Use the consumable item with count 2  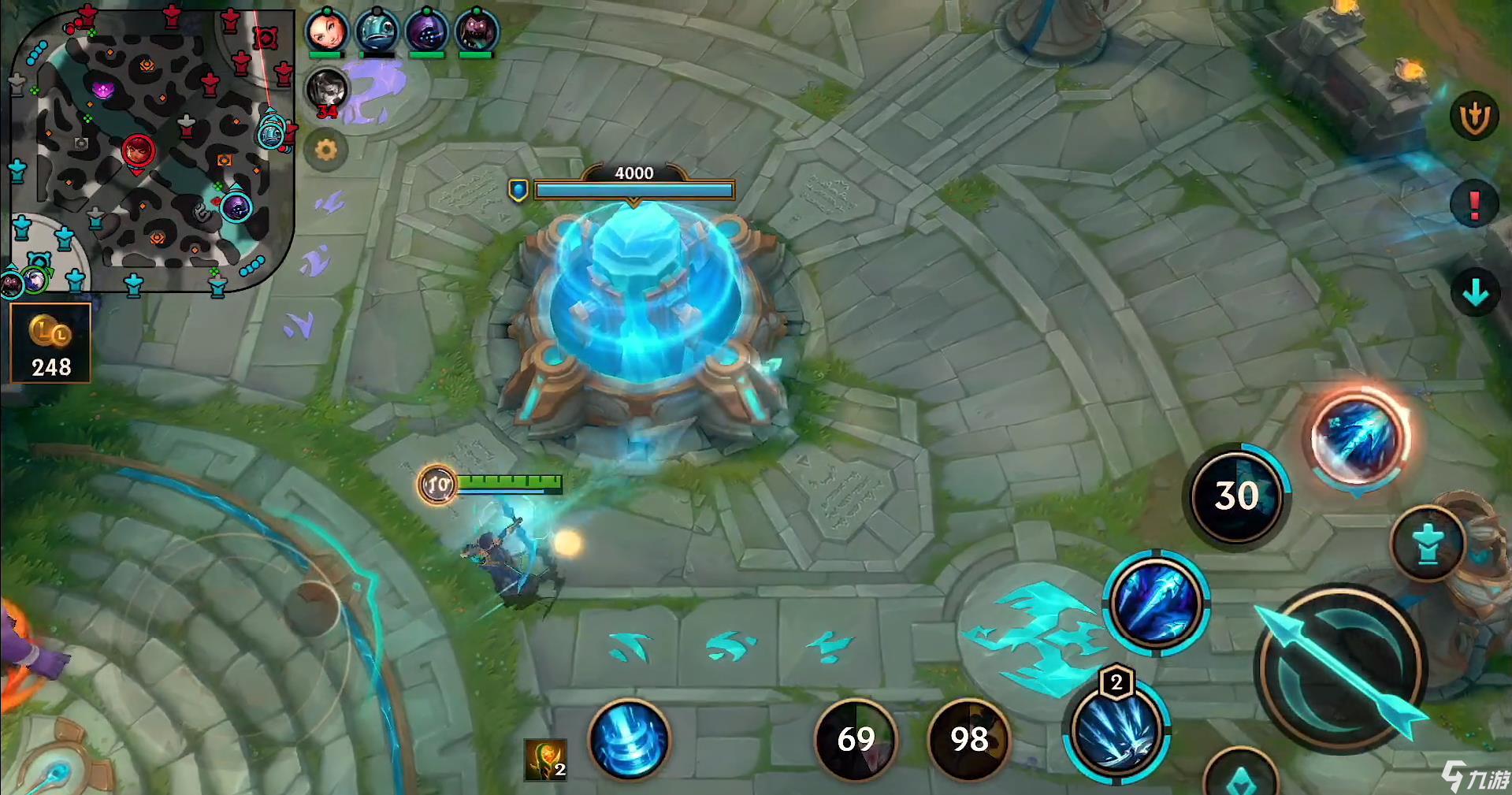pyautogui.click(x=545, y=760)
